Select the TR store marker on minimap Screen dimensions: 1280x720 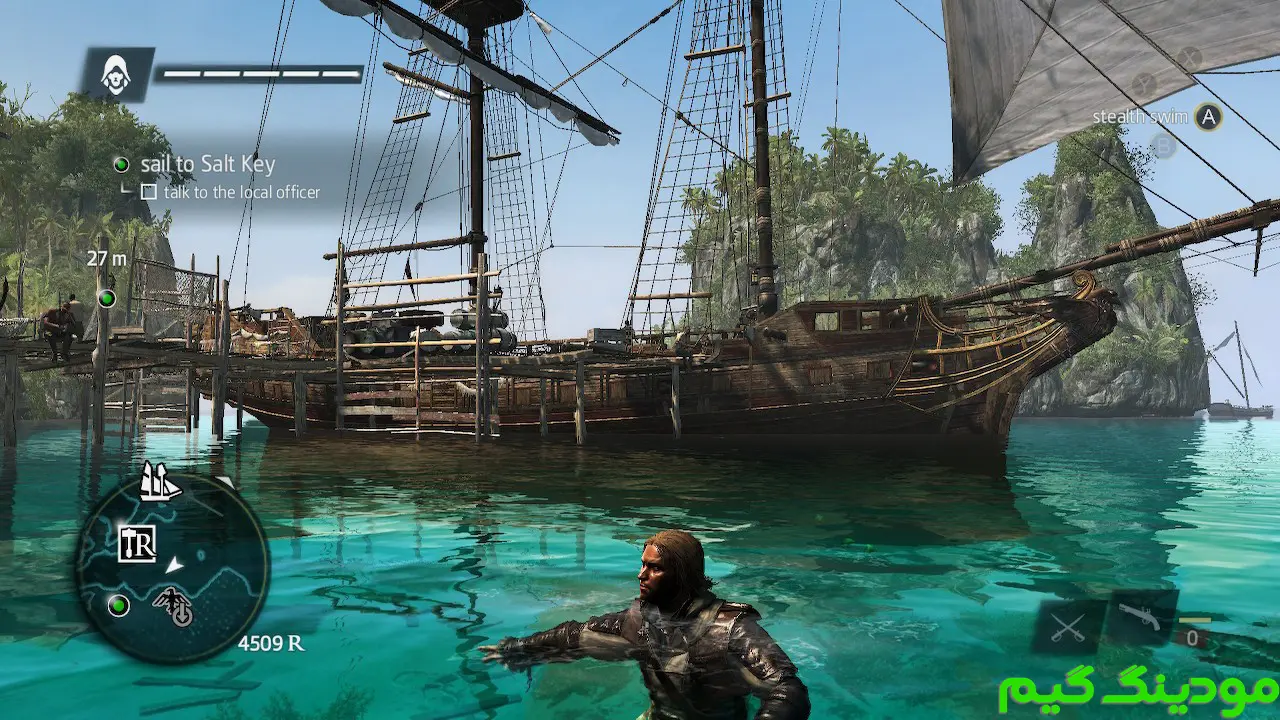click(137, 543)
